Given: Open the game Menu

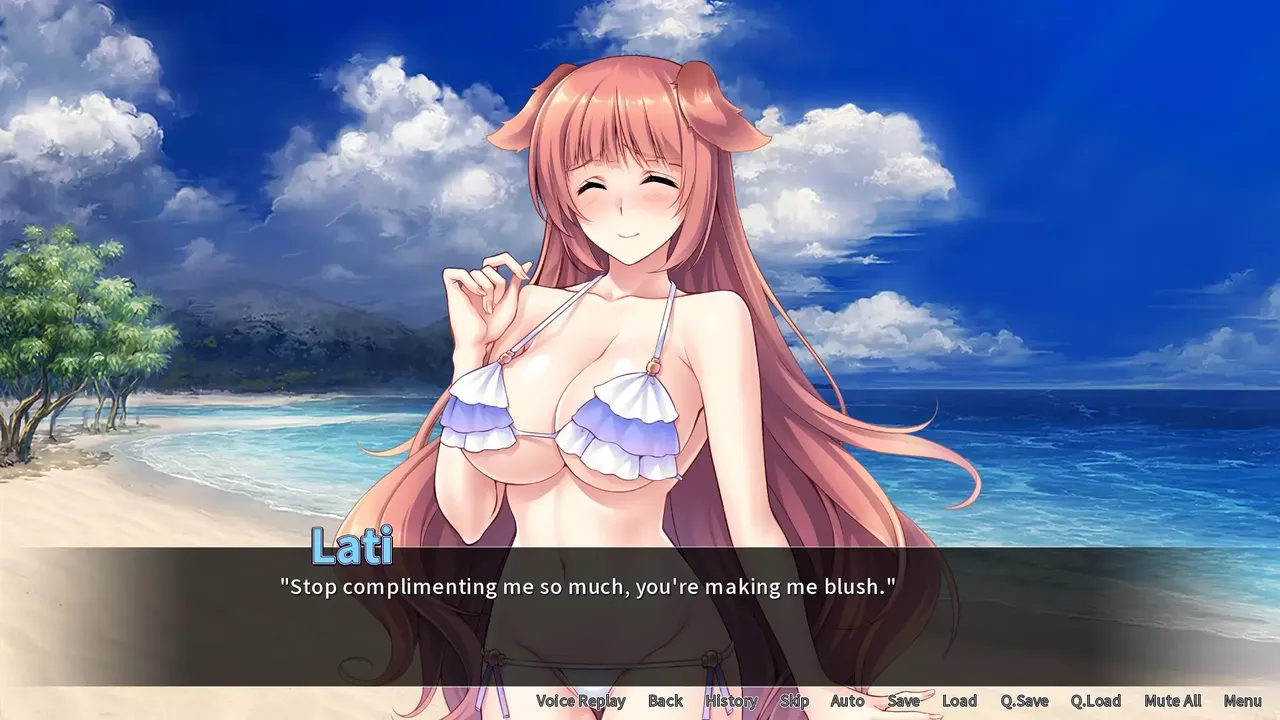Looking at the screenshot, I should click(1241, 701).
